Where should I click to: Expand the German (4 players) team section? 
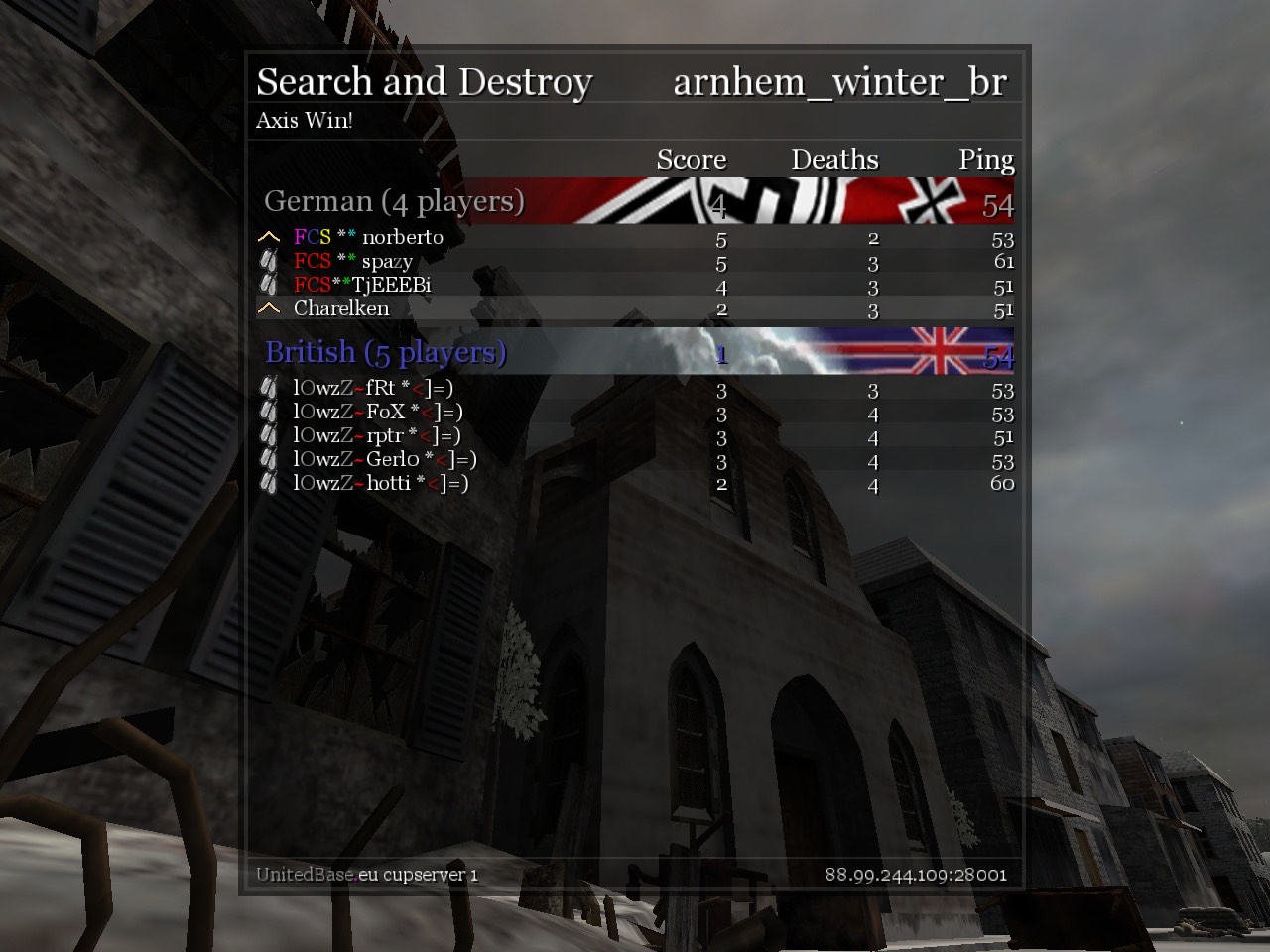(x=394, y=201)
